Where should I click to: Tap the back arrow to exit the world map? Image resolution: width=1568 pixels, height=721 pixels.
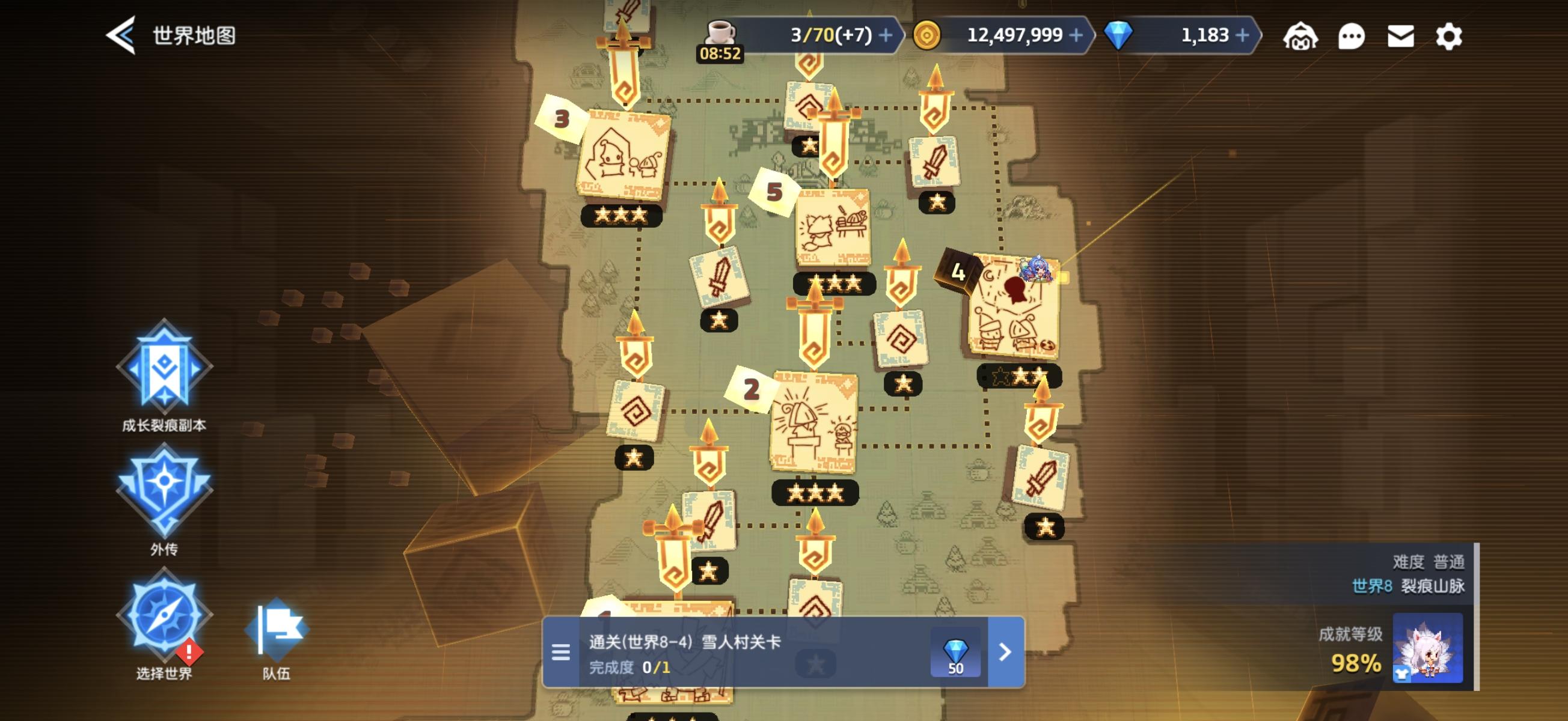click(121, 35)
